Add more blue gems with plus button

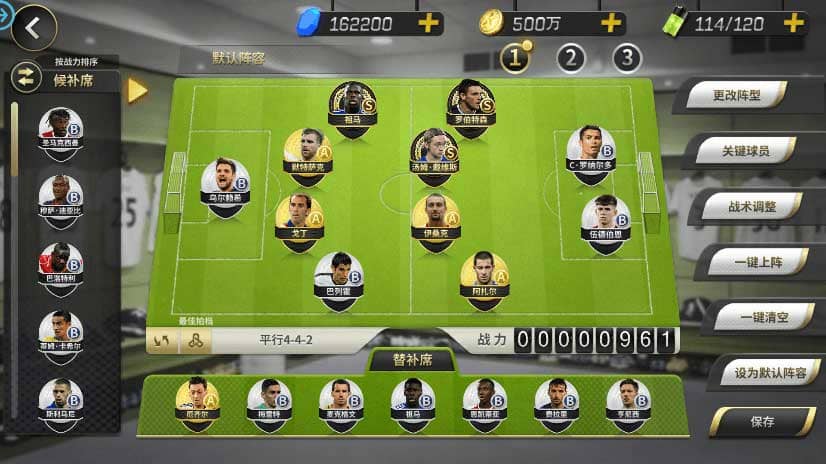click(428, 23)
